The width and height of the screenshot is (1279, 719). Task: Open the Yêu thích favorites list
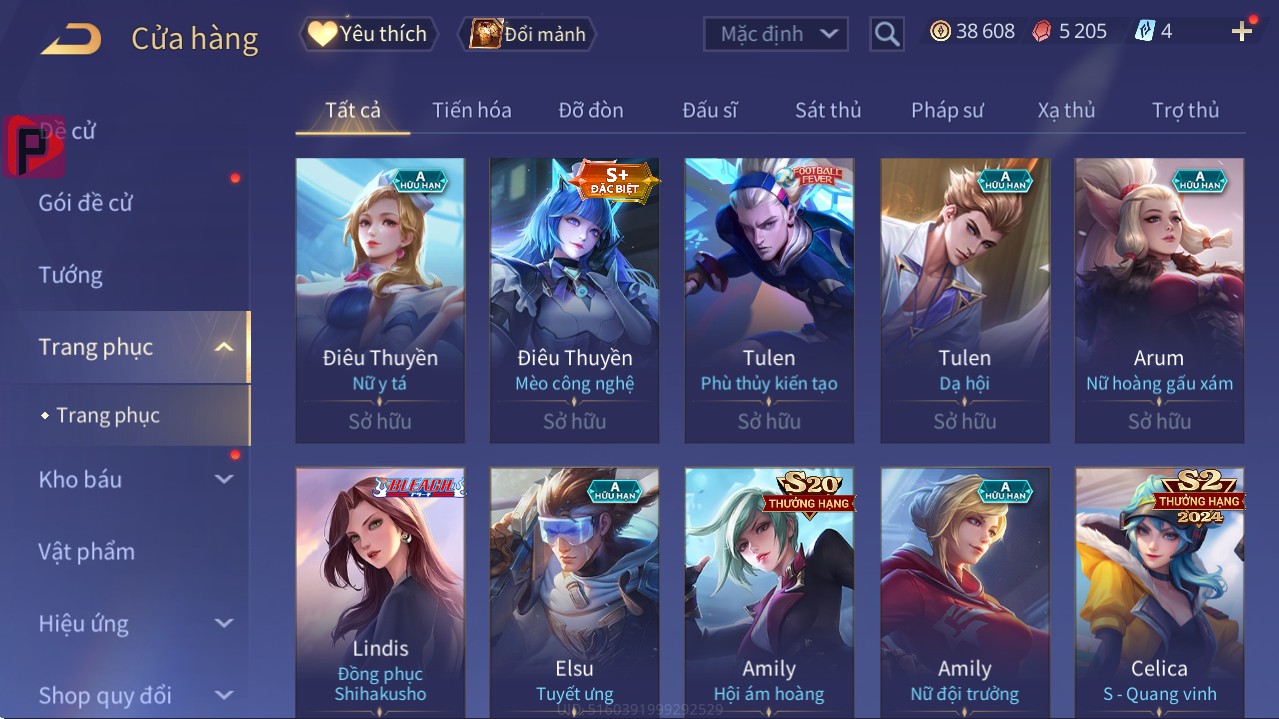367,34
